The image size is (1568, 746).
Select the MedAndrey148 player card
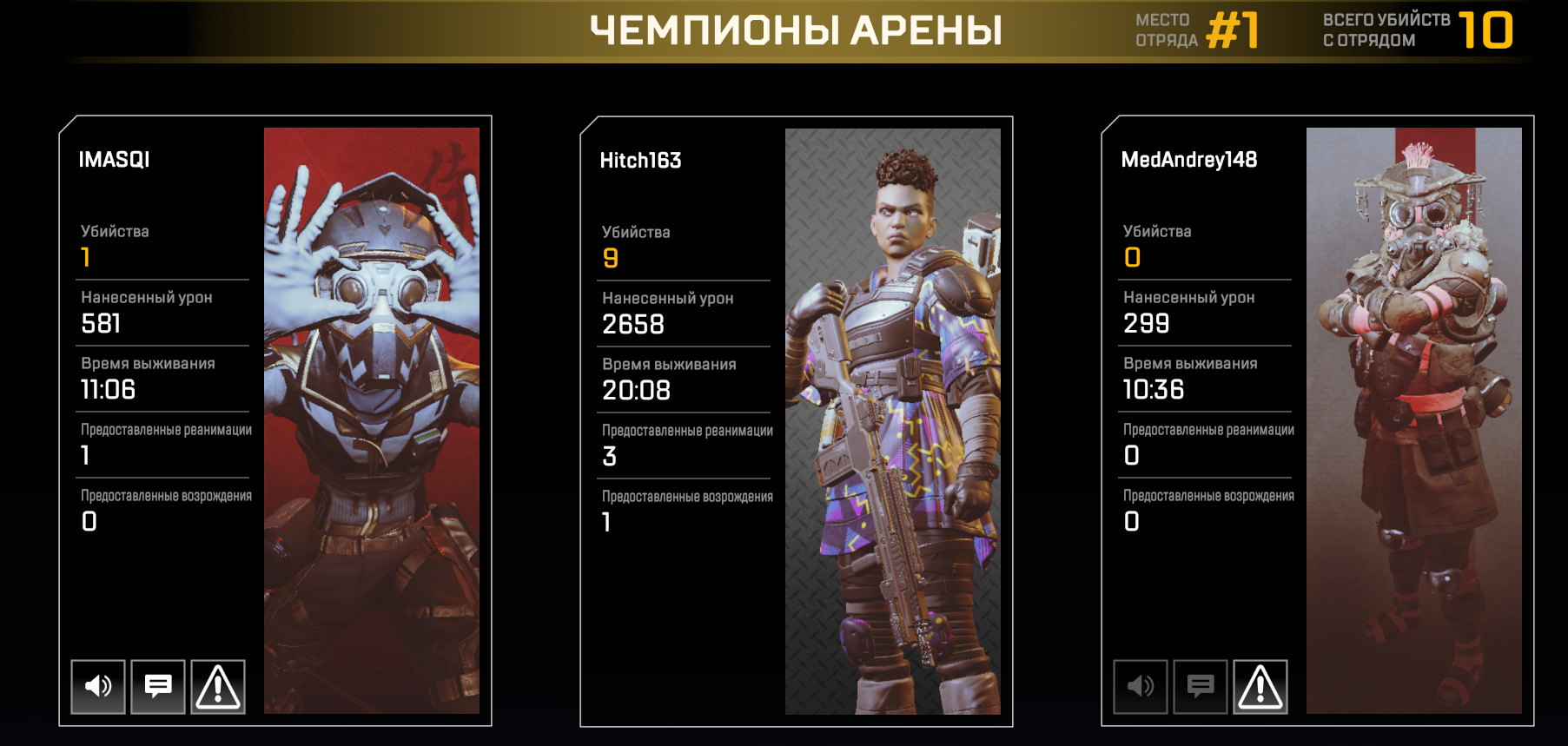[1318, 420]
